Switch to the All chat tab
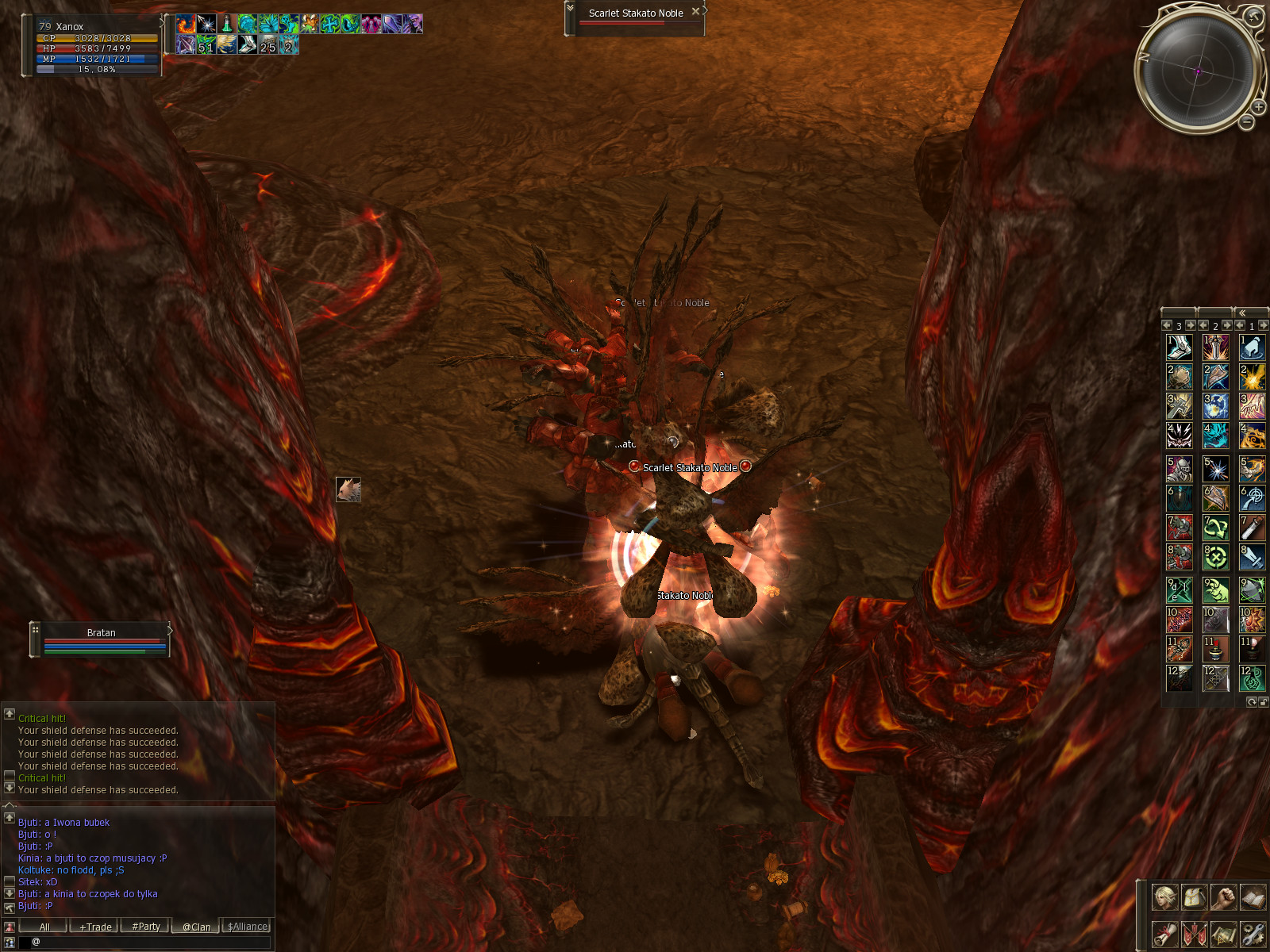1270x952 pixels. tap(44, 927)
